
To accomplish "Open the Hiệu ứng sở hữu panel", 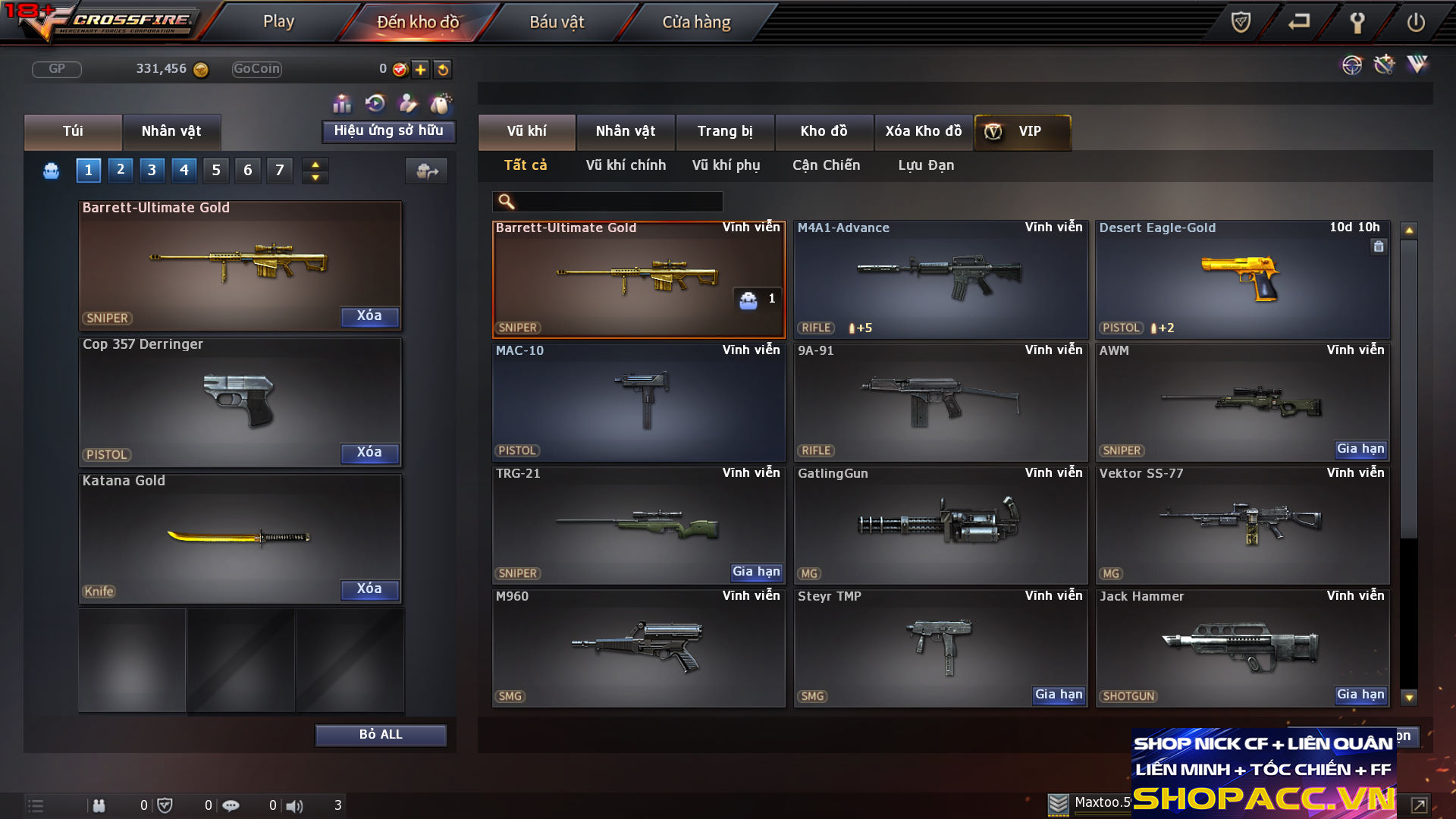I will point(388,131).
